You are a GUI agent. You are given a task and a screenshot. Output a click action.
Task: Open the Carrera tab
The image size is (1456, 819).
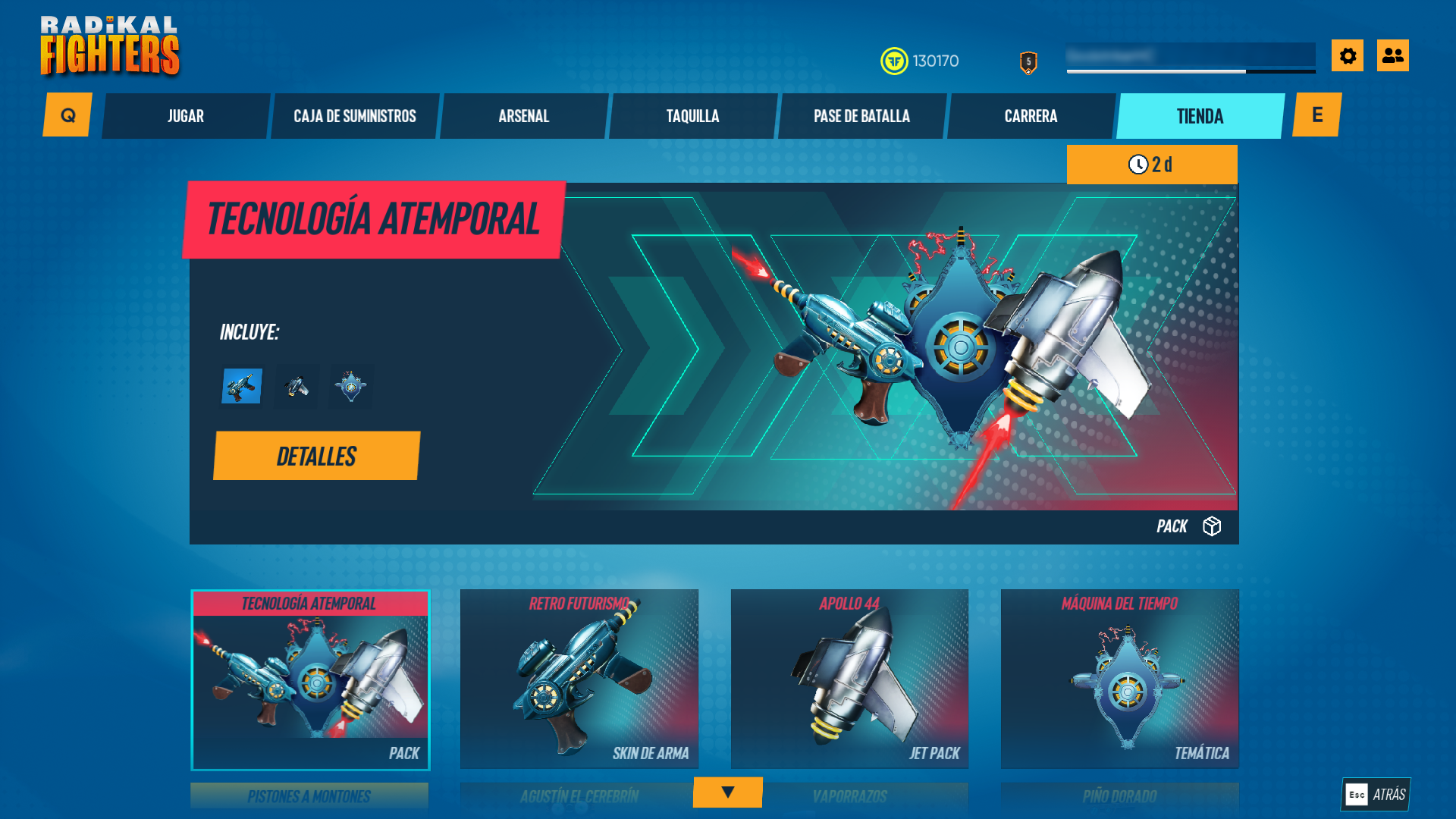click(x=1031, y=116)
